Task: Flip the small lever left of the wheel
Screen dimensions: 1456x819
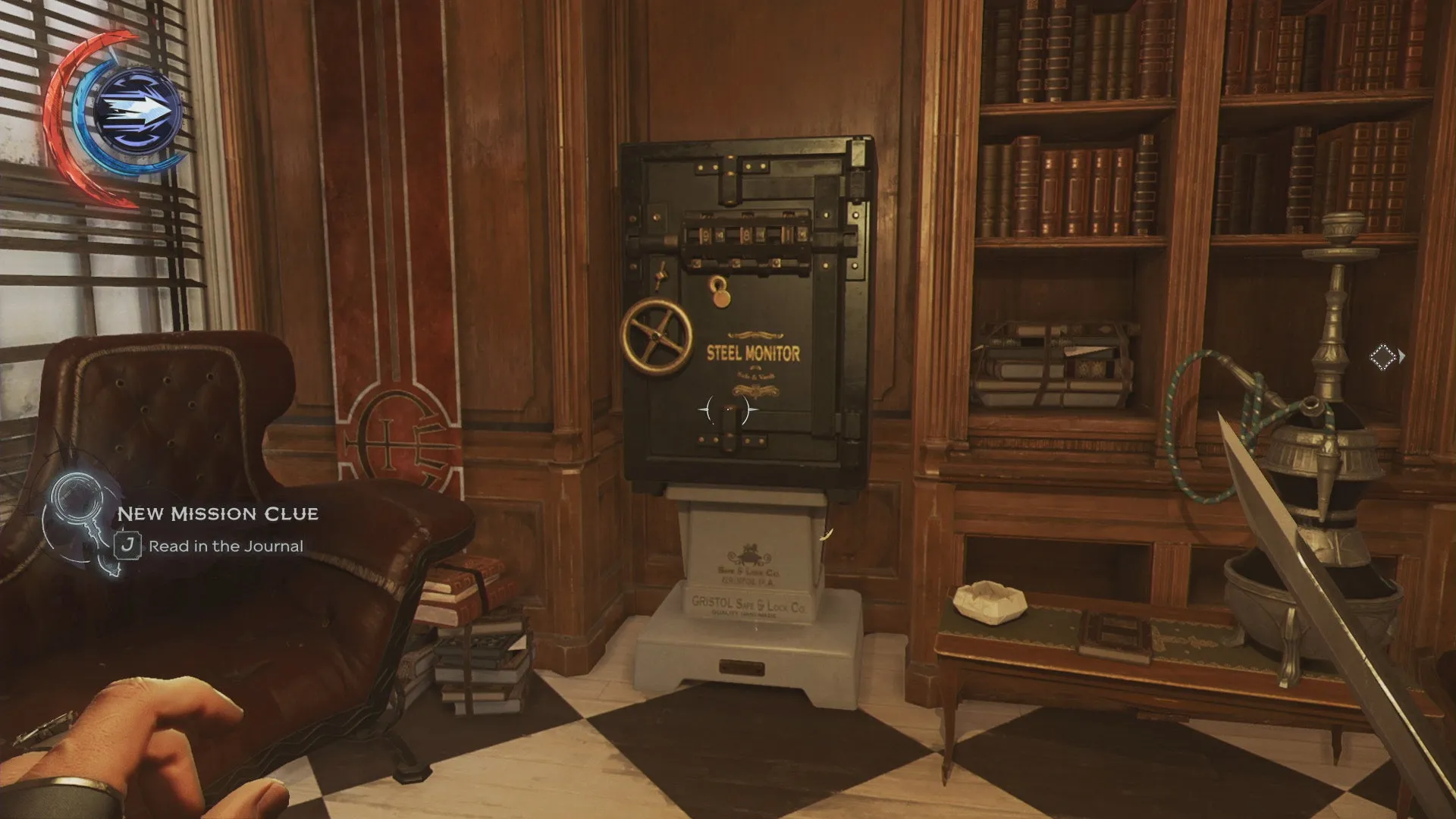Action: (x=661, y=274)
